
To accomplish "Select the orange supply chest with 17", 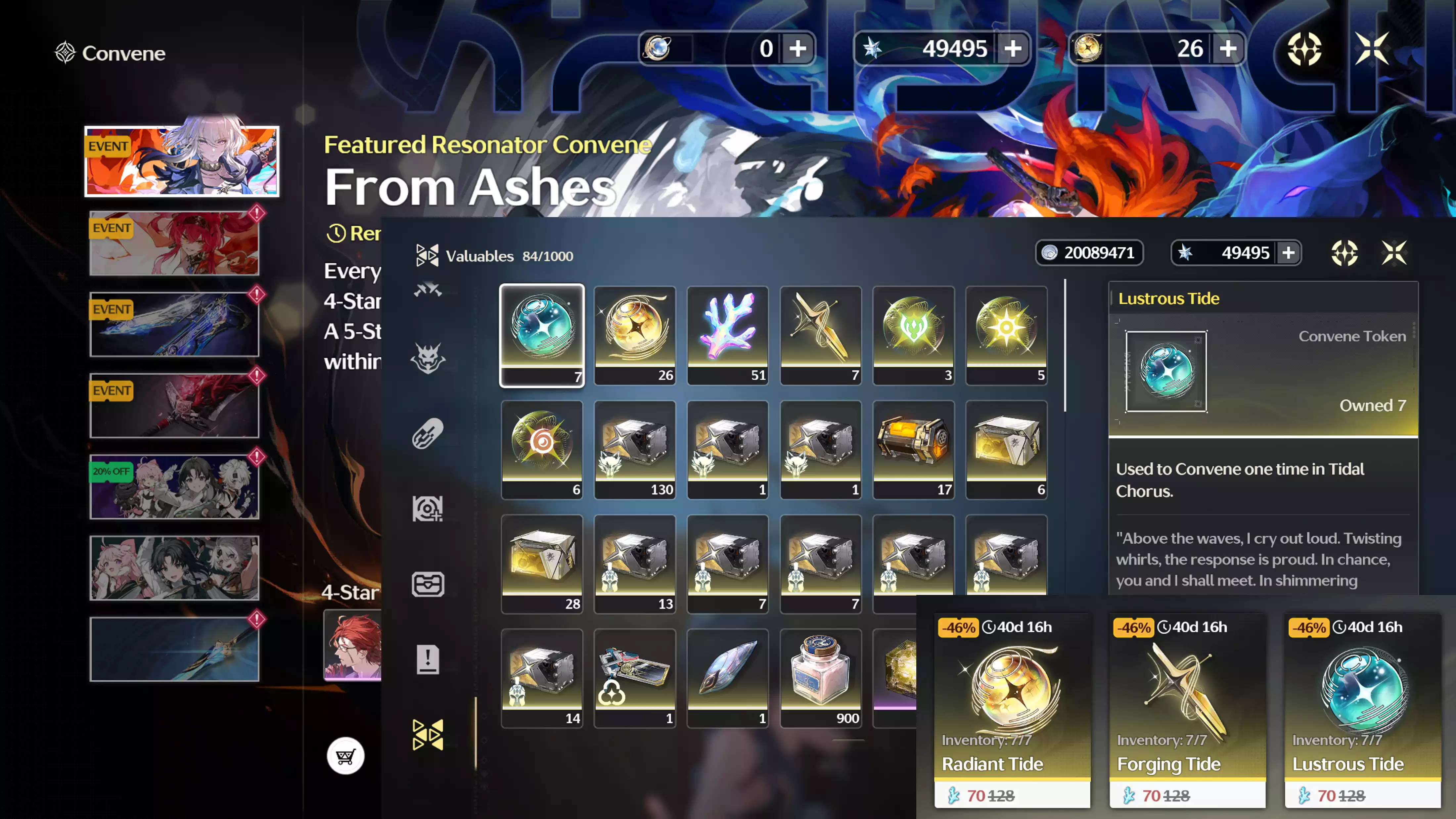I will [913, 449].
